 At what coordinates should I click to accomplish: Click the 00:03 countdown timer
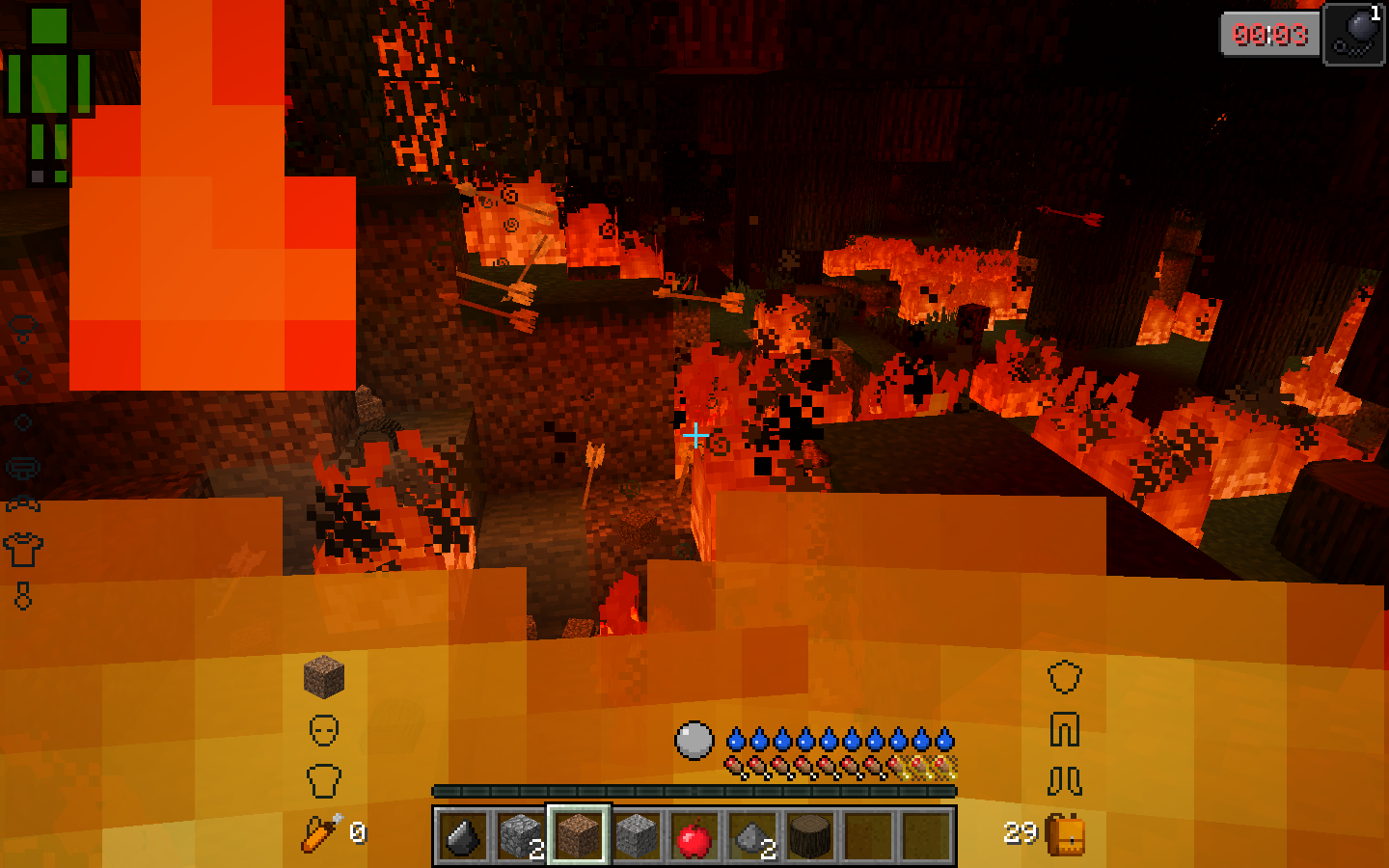pos(1270,35)
